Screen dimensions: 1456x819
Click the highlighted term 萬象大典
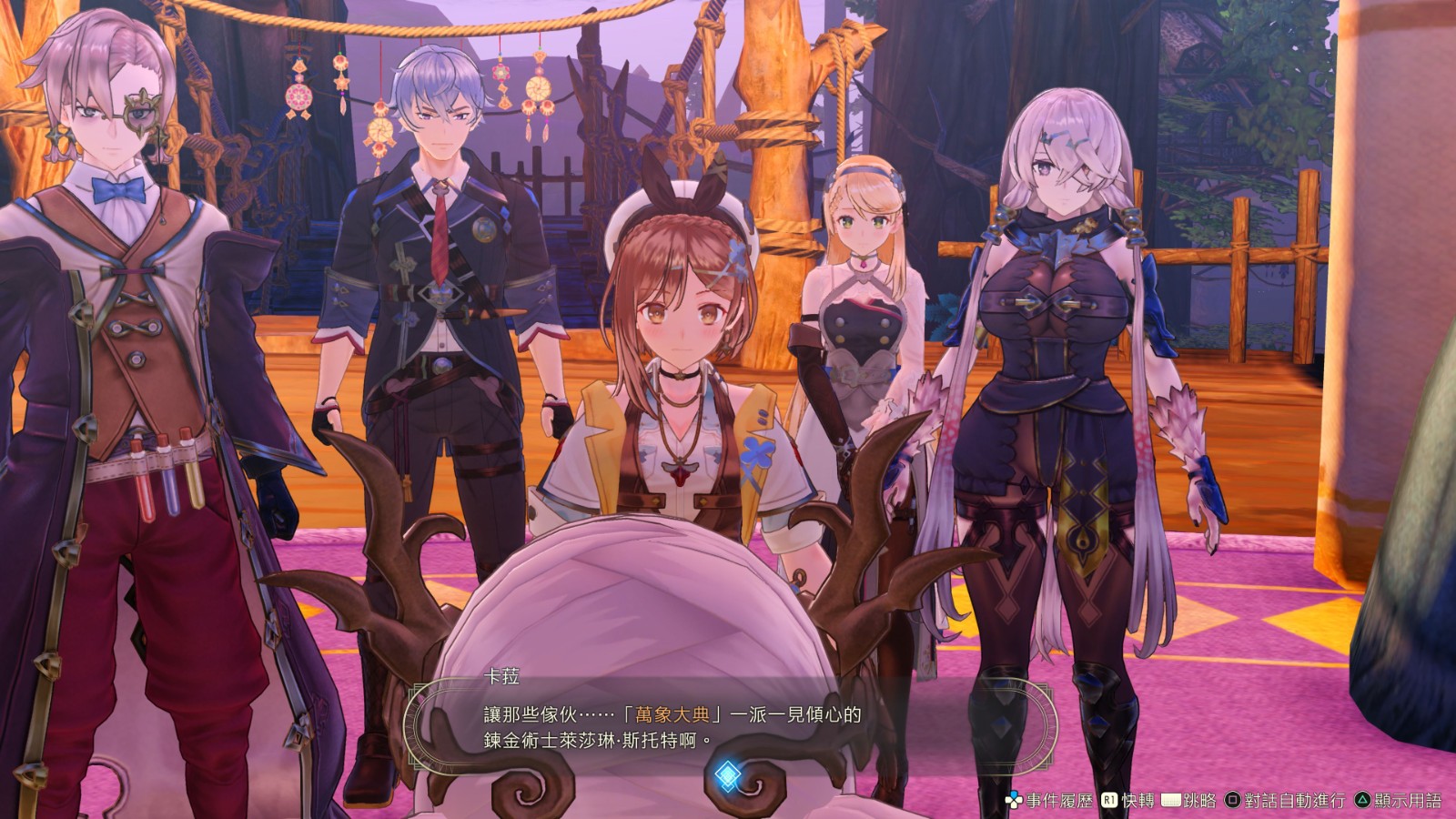coord(672,714)
